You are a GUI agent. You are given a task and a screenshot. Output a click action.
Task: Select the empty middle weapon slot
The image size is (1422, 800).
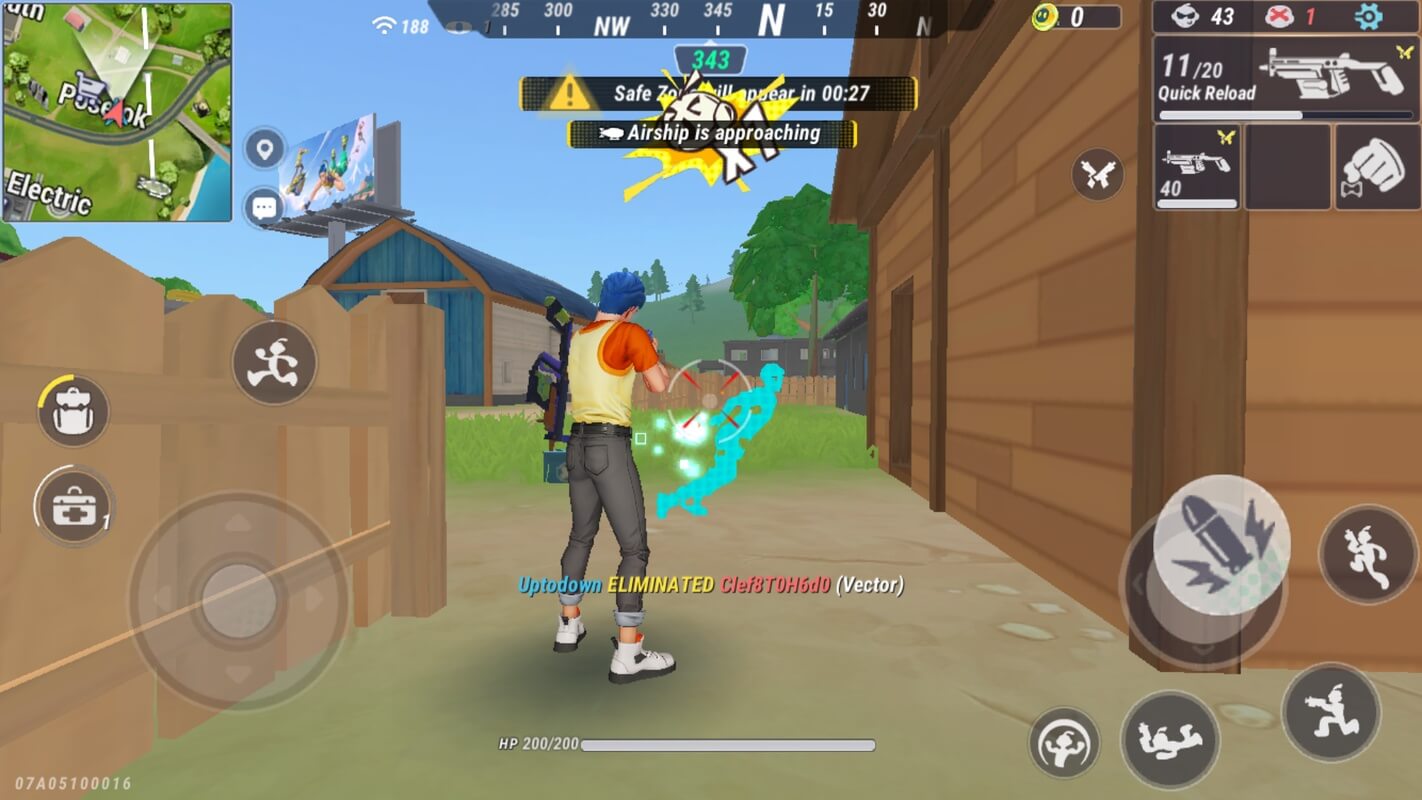tap(1288, 168)
